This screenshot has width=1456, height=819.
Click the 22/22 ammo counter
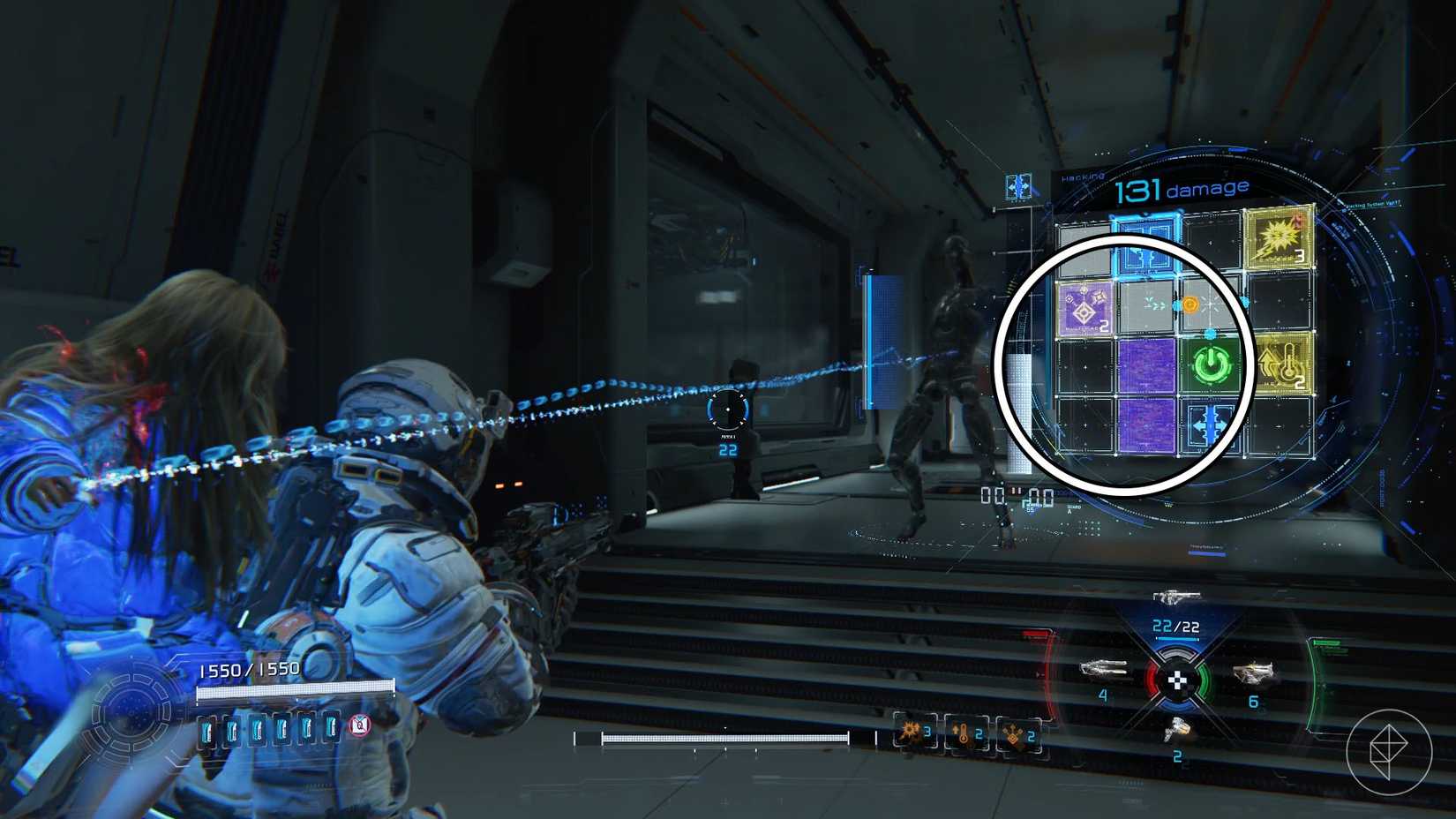coord(1174,627)
